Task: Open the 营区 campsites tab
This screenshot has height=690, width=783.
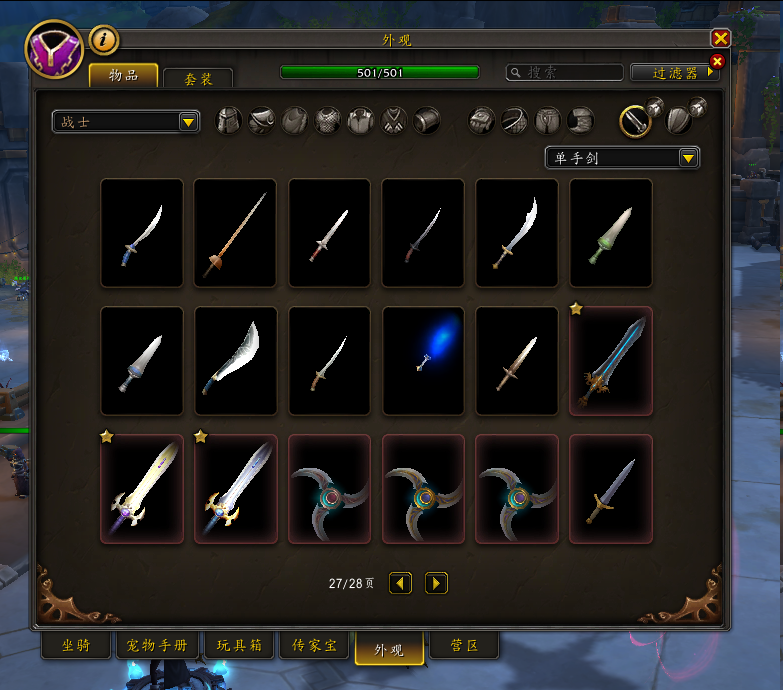Action: (x=465, y=646)
